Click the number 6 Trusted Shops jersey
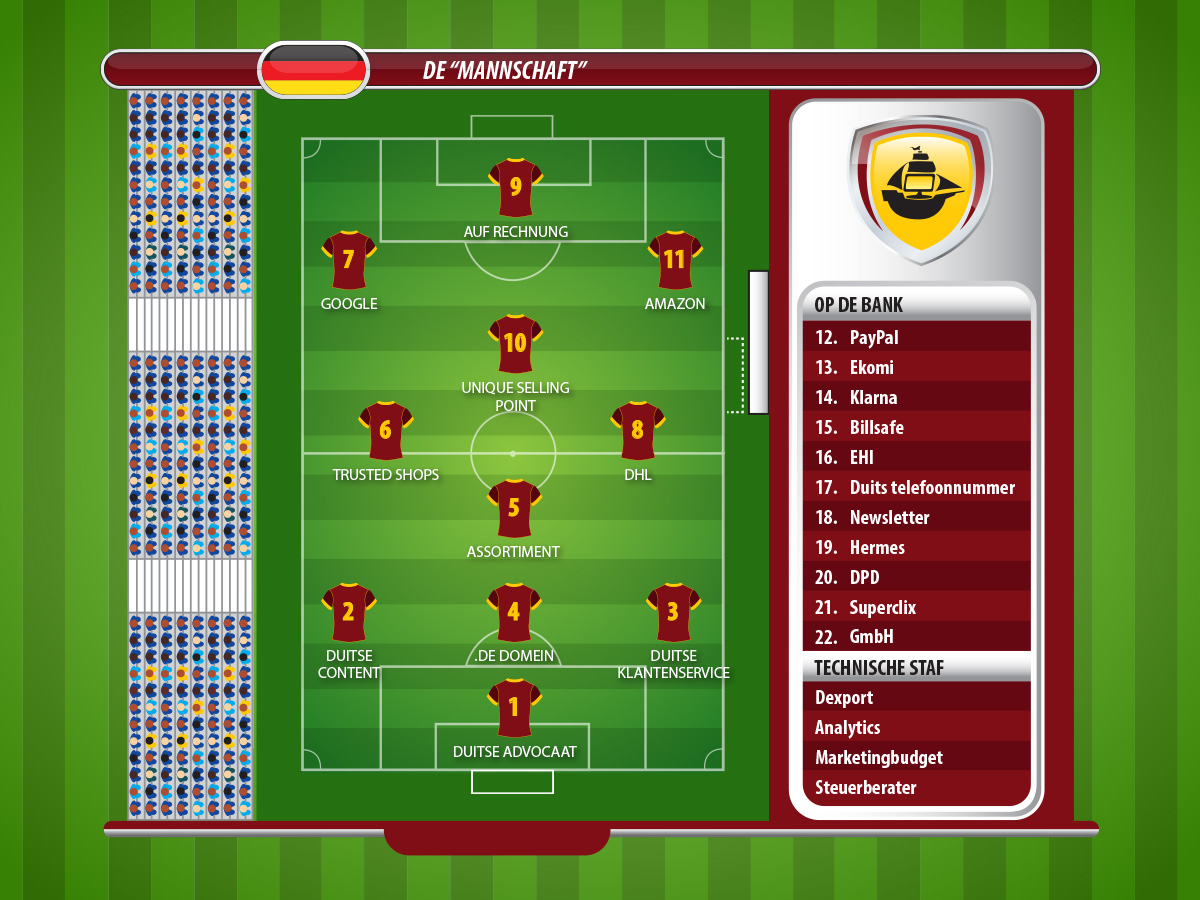 (386, 431)
